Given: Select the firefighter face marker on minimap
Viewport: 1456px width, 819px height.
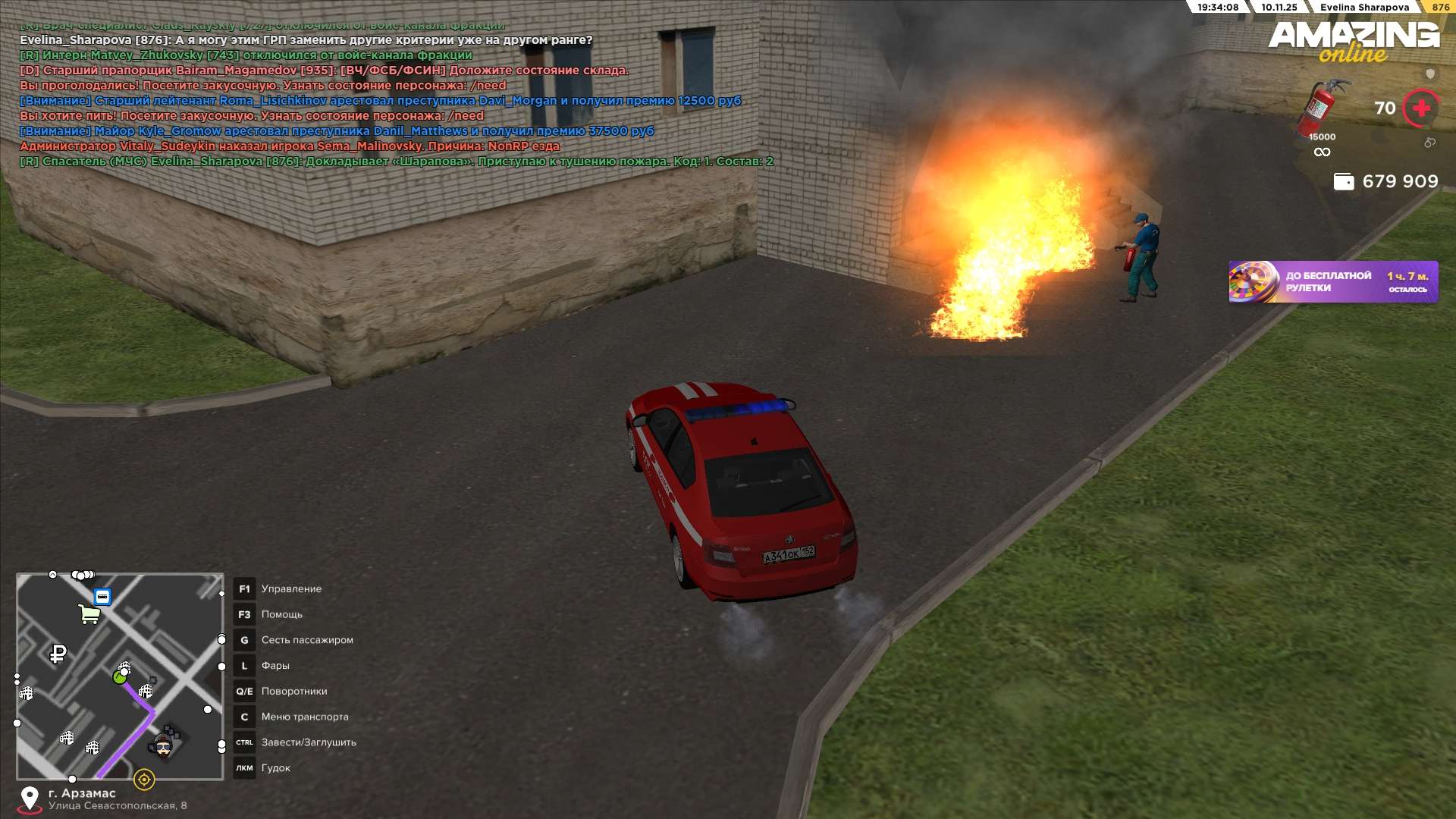Looking at the screenshot, I should (x=163, y=746).
